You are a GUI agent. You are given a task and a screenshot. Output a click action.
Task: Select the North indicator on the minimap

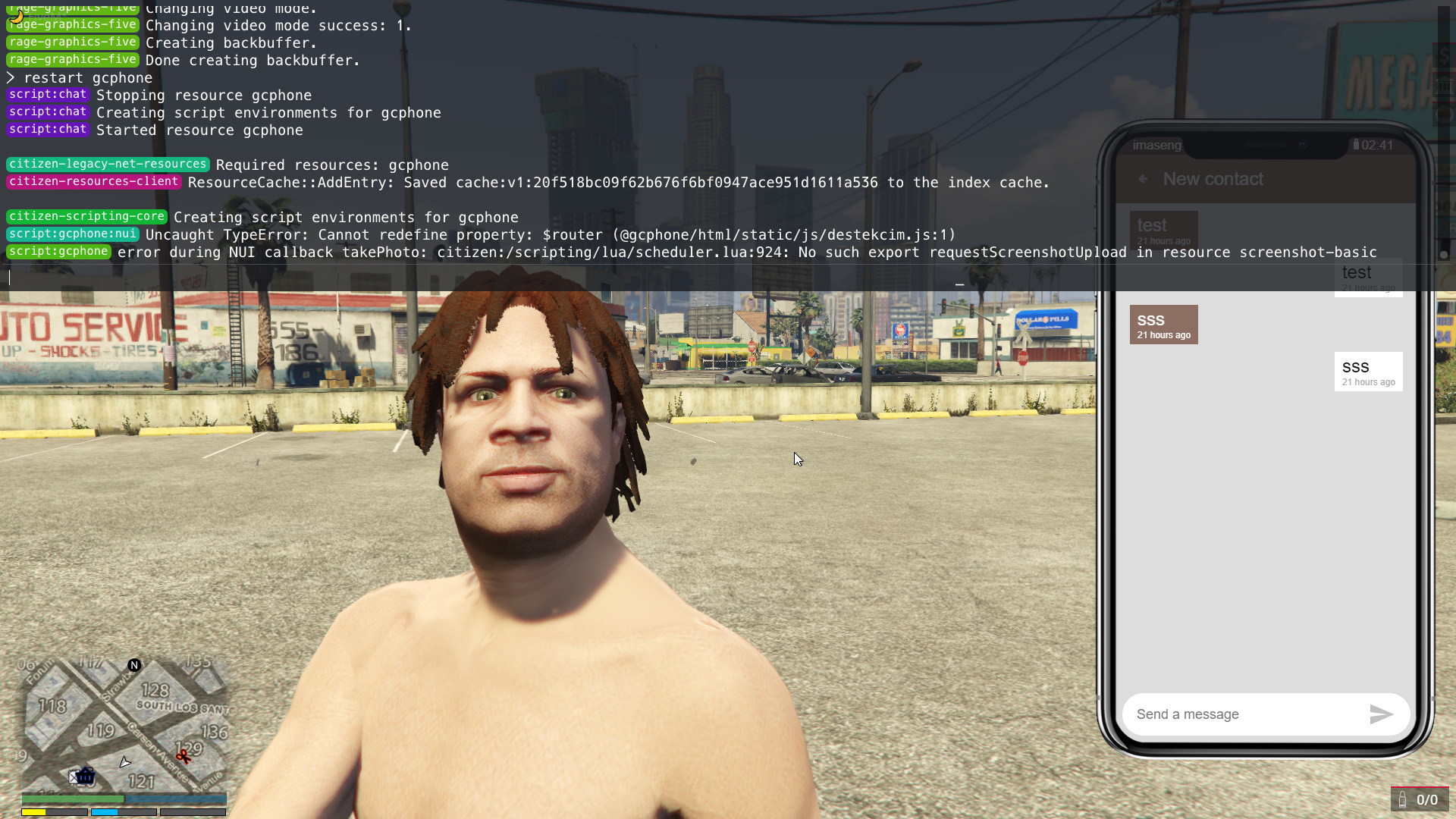[x=134, y=665]
